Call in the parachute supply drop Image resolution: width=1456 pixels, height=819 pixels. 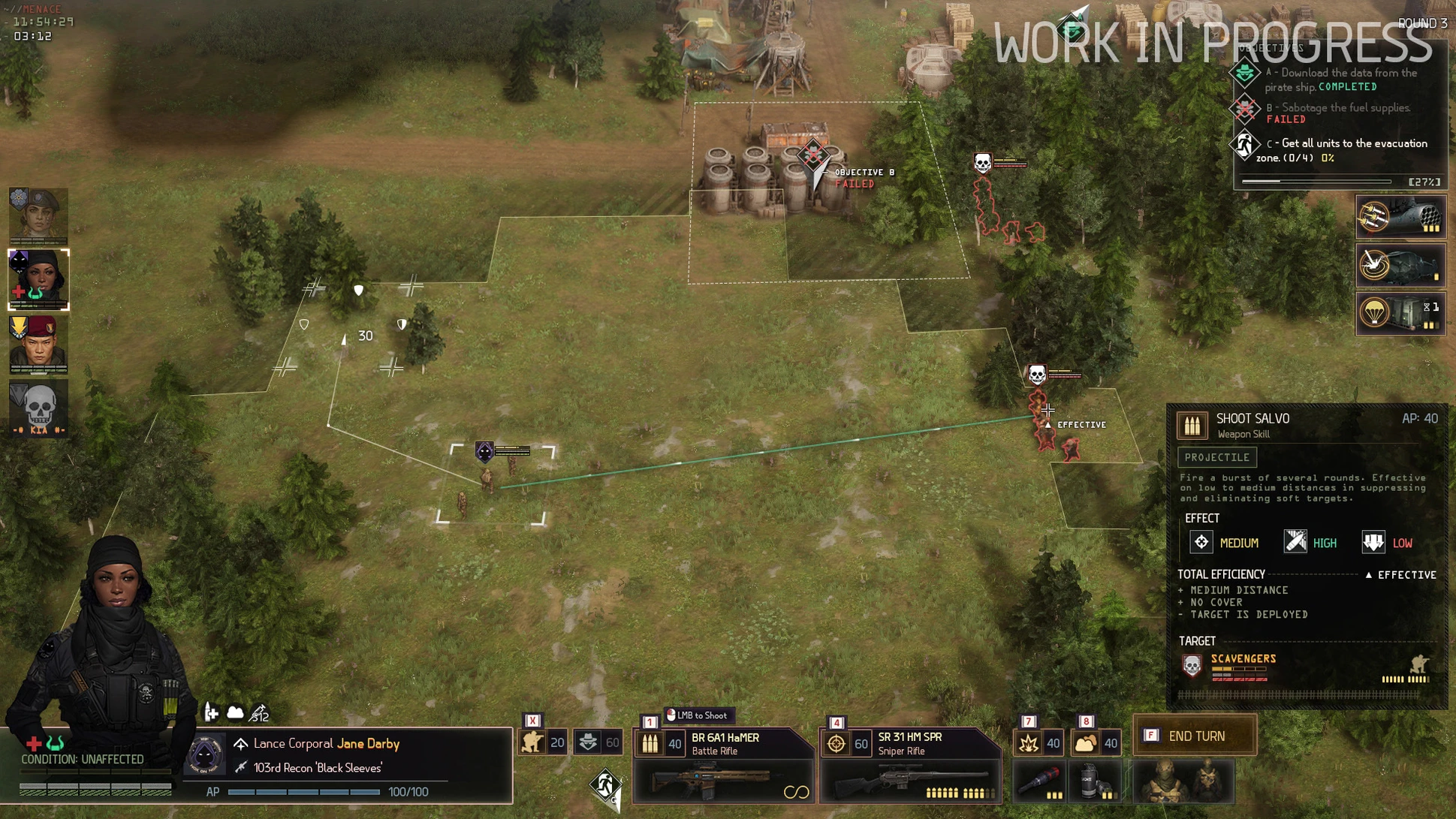click(1400, 313)
